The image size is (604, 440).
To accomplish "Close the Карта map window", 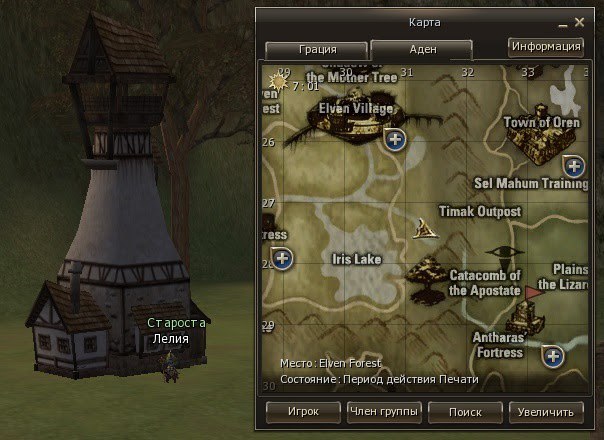I will tap(578, 20).
